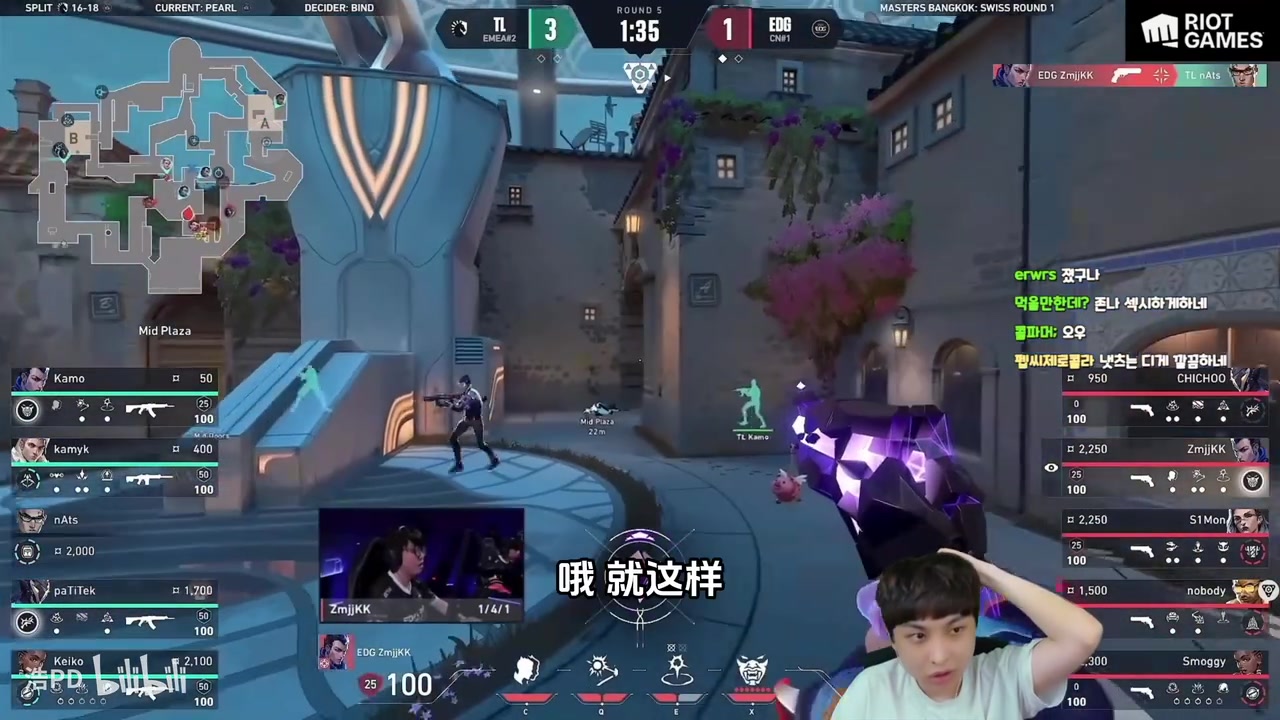Image resolution: width=1280 pixels, height=720 pixels.
Task: Click the B site marker on the minimap
Action: tap(72, 139)
